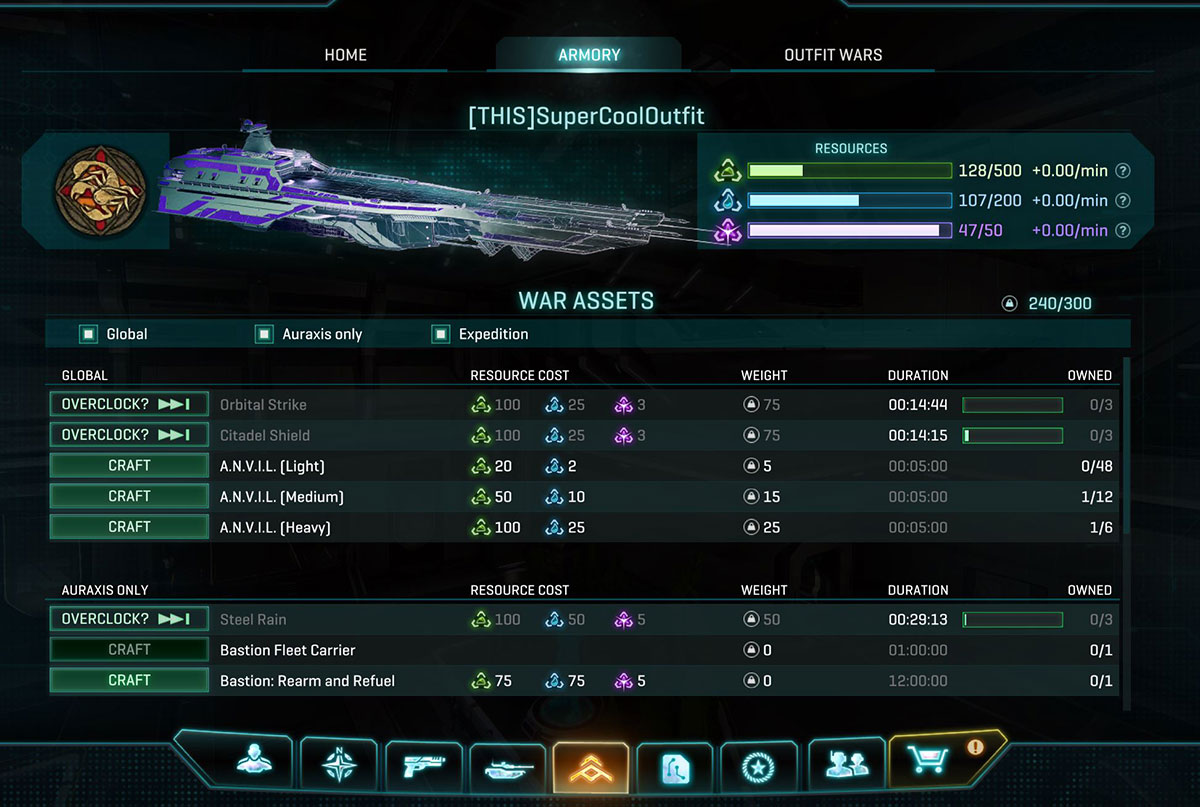1200x807 pixels.
Task: Open the Outfit Wars tab
Action: click(x=833, y=55)
